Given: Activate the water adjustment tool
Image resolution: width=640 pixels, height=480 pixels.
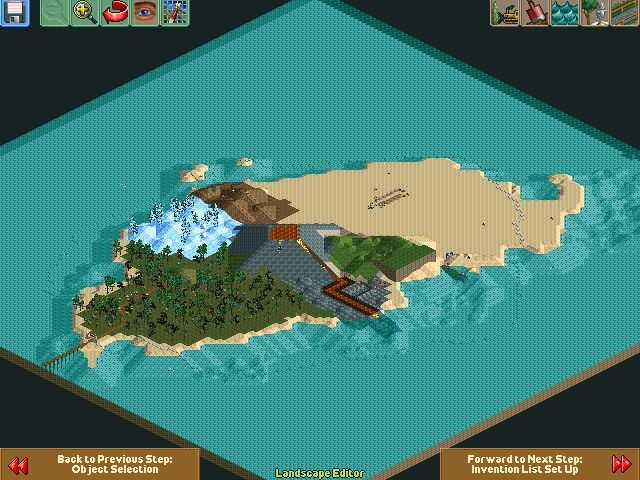Looking at the screenshot, I should pos(565,13).
